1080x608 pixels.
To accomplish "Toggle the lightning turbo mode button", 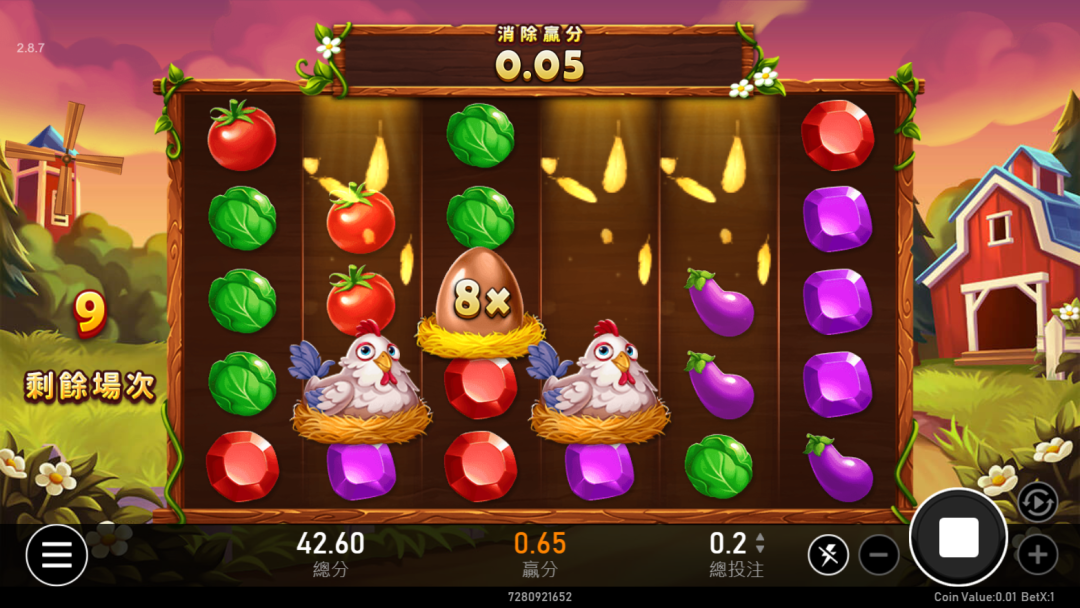I will coord(828,554).
